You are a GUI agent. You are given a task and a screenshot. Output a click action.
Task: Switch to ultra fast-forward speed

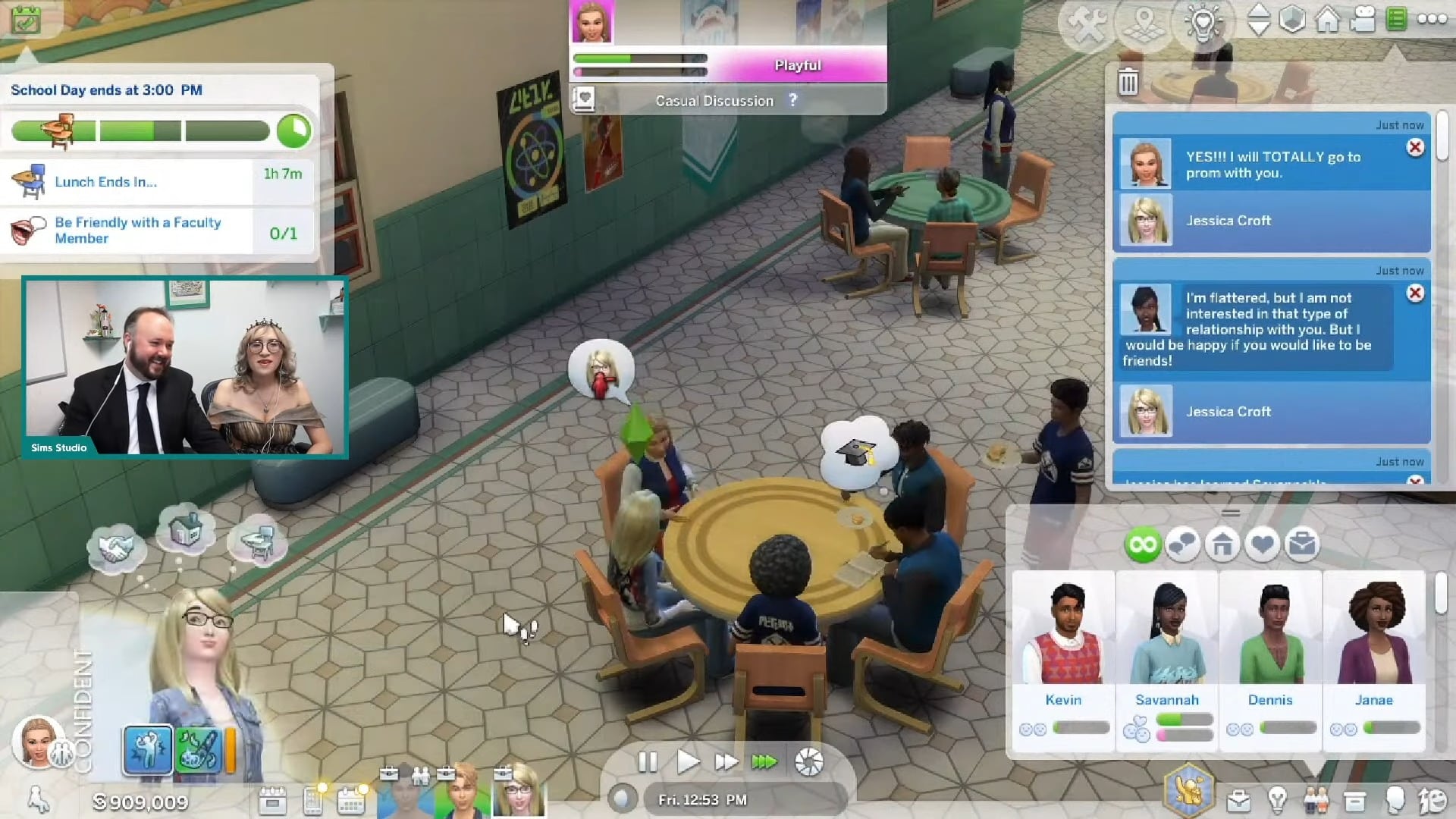tap(764, 761)
